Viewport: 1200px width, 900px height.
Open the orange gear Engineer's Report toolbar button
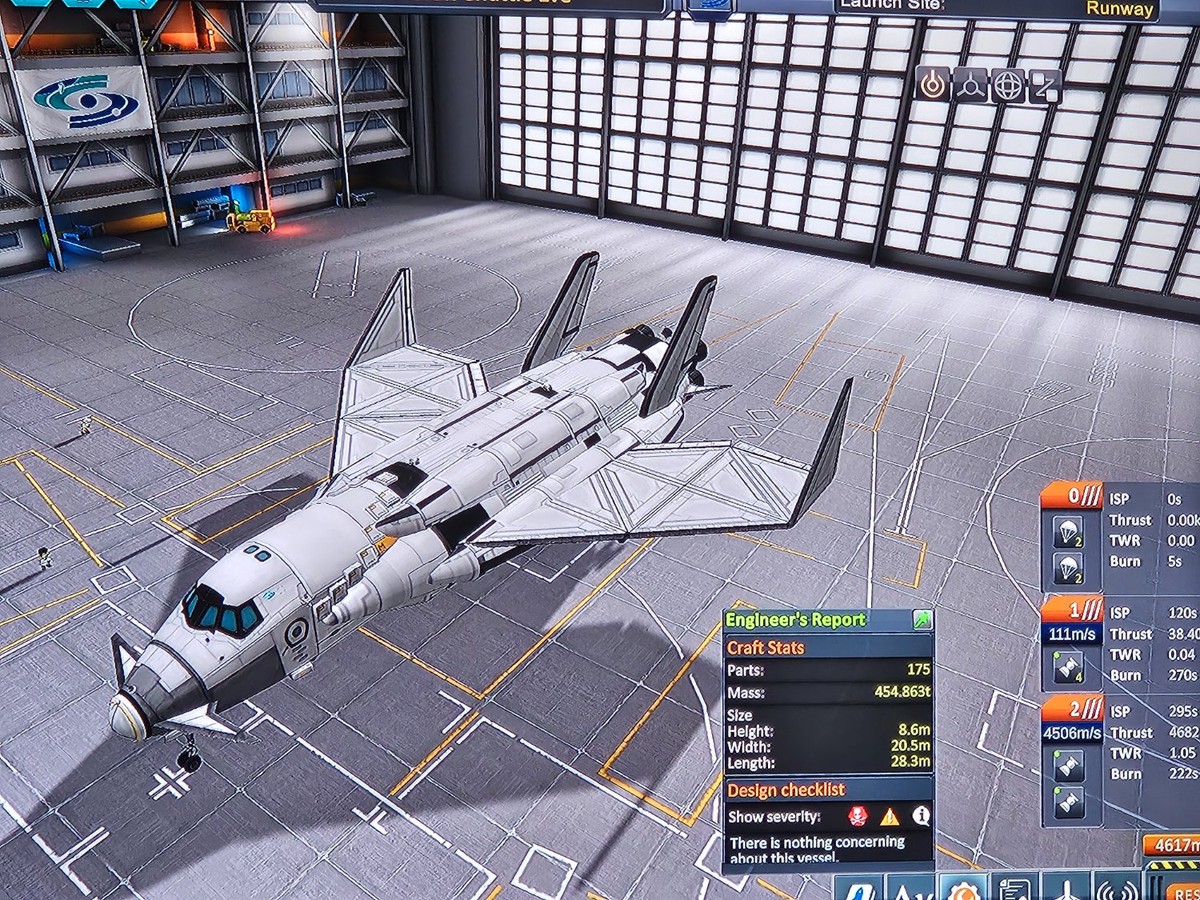[964, 888]
